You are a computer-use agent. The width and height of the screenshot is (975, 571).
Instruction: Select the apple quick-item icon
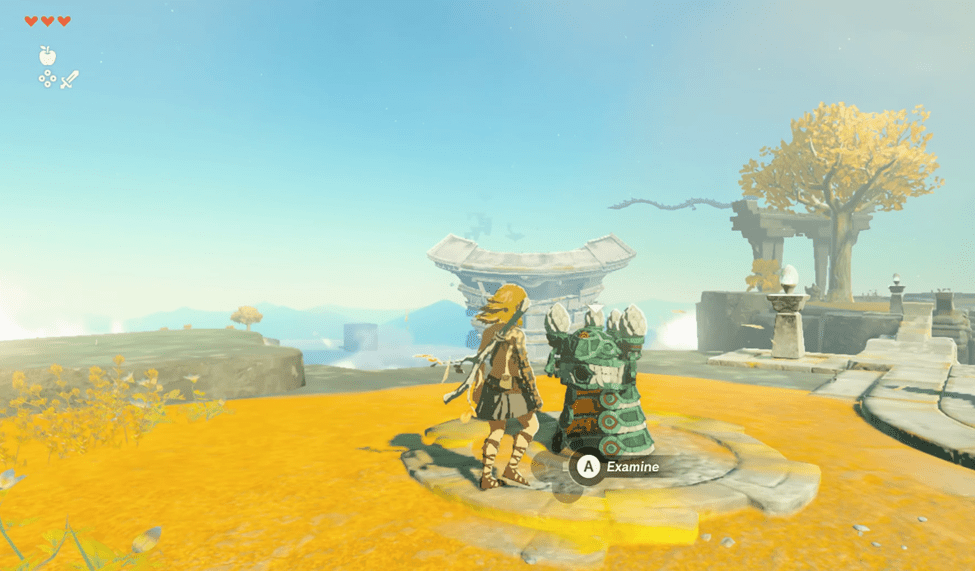click(x=47, y=56)
